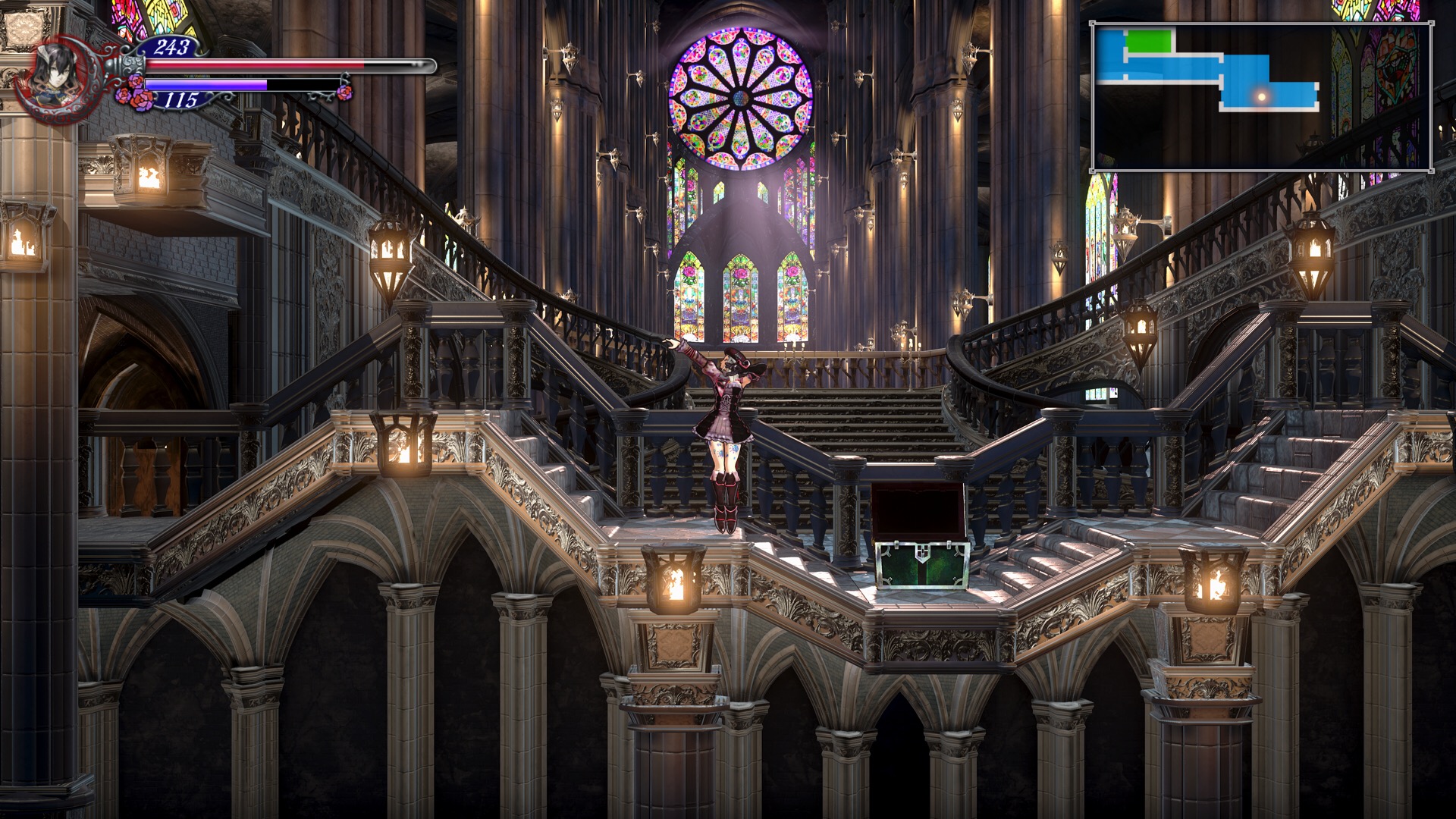This screenshot has width=1456, height=819.
Task: Select the green room on the minimap
Action: [x=1149, y=41]
